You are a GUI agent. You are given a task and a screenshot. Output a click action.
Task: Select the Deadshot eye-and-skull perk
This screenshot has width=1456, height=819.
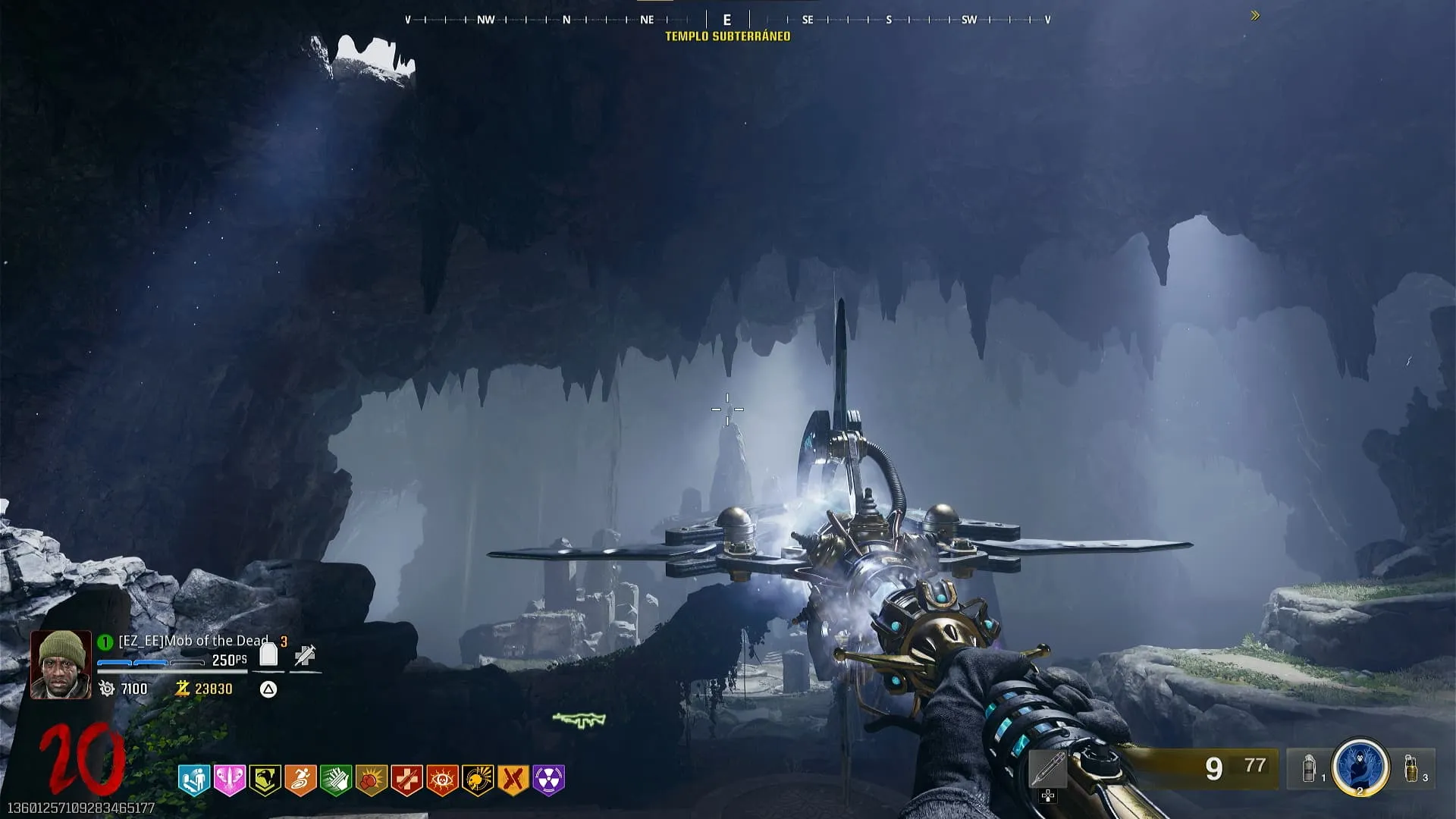click(x=442, y=780)
